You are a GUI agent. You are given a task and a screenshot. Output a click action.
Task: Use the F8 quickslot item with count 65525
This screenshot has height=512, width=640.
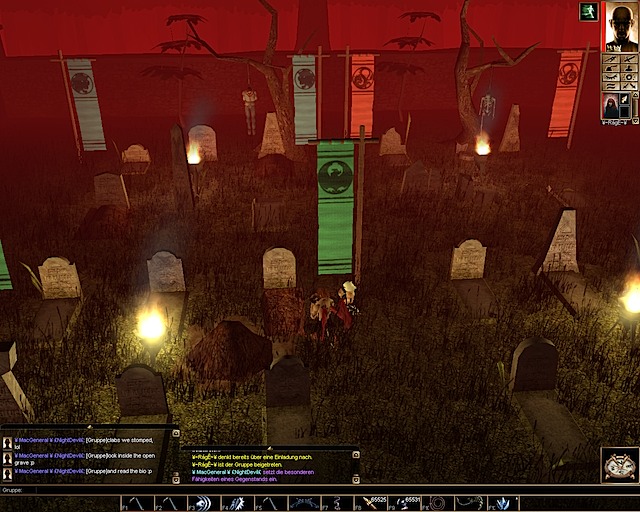coord(370,503)
